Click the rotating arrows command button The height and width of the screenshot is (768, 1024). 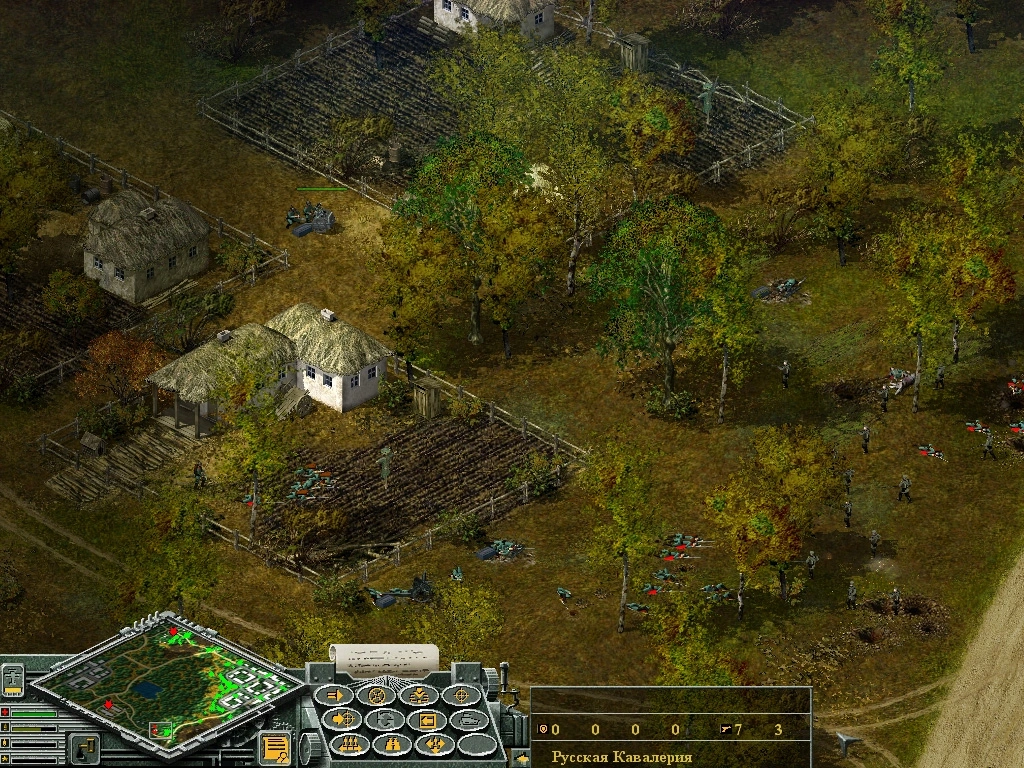click(x=385, y=719)
